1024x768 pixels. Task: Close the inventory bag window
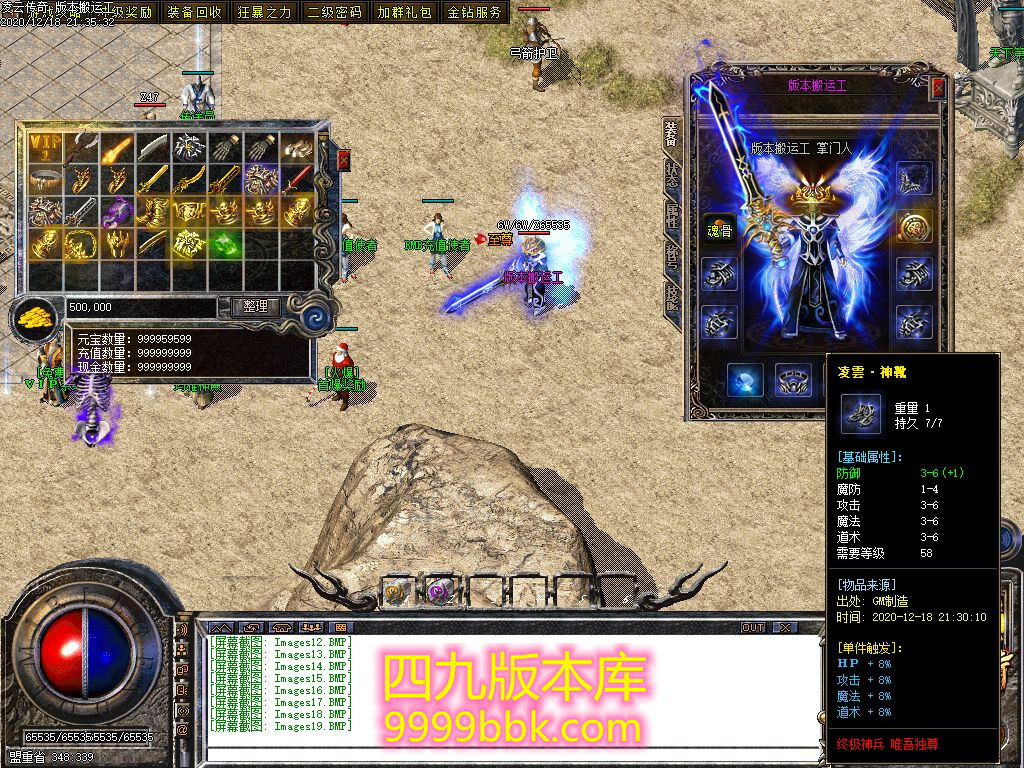(x=344, y=160)
